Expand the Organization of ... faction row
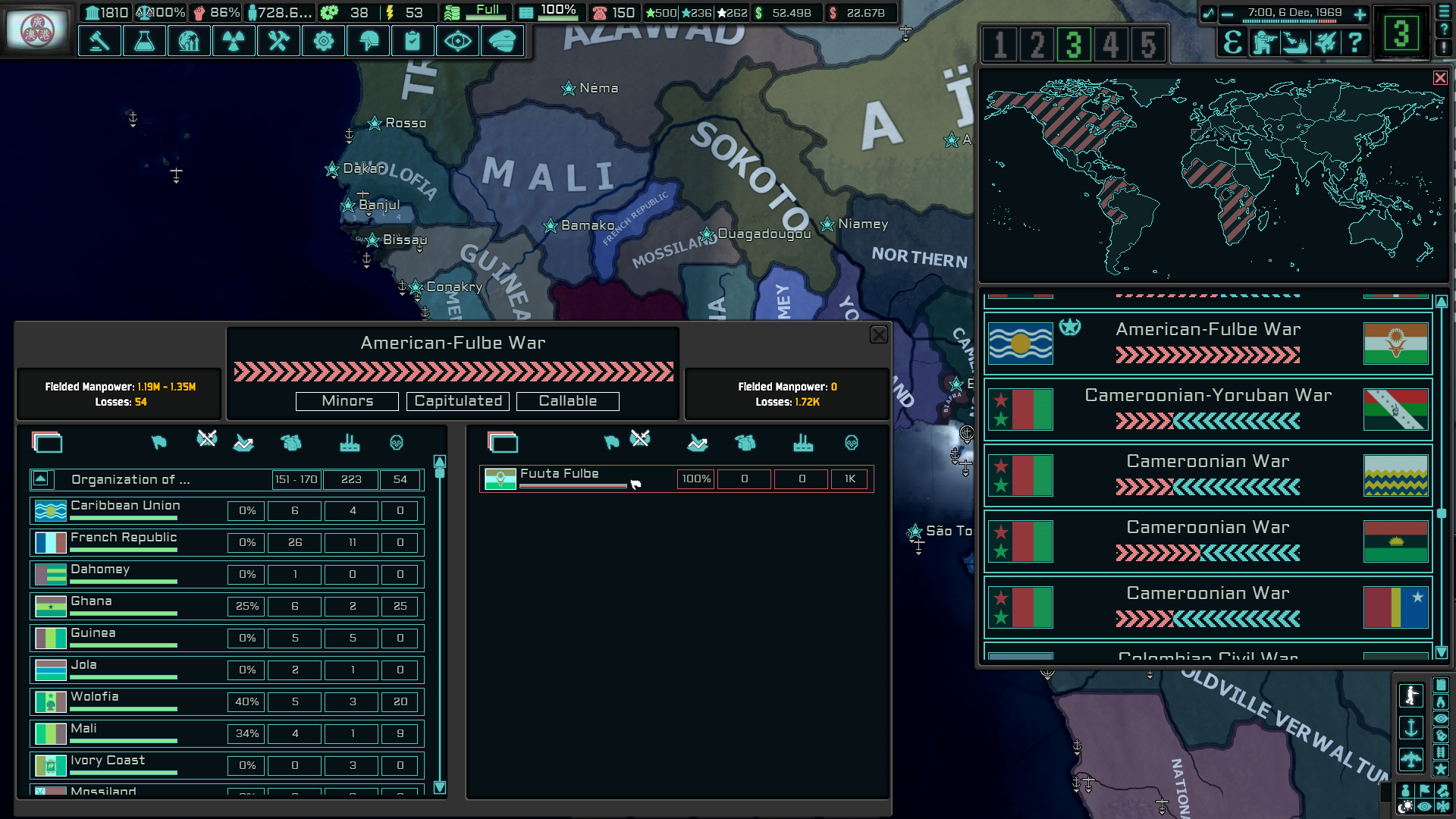Image resolution: width=1456 pixels, height=819 pixels. click(39, 479)
